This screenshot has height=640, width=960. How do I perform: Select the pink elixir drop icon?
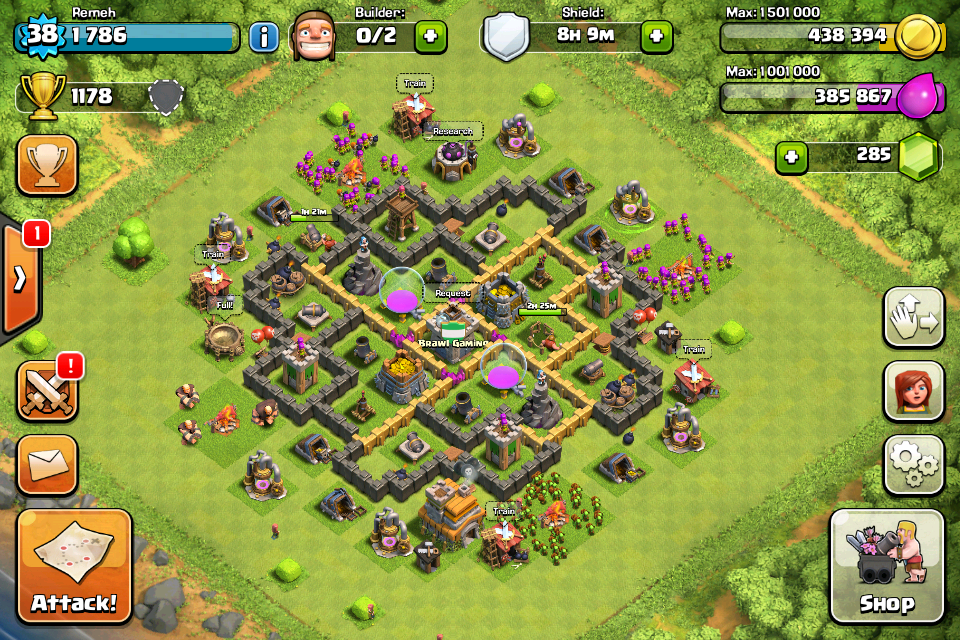coord(916,98)
